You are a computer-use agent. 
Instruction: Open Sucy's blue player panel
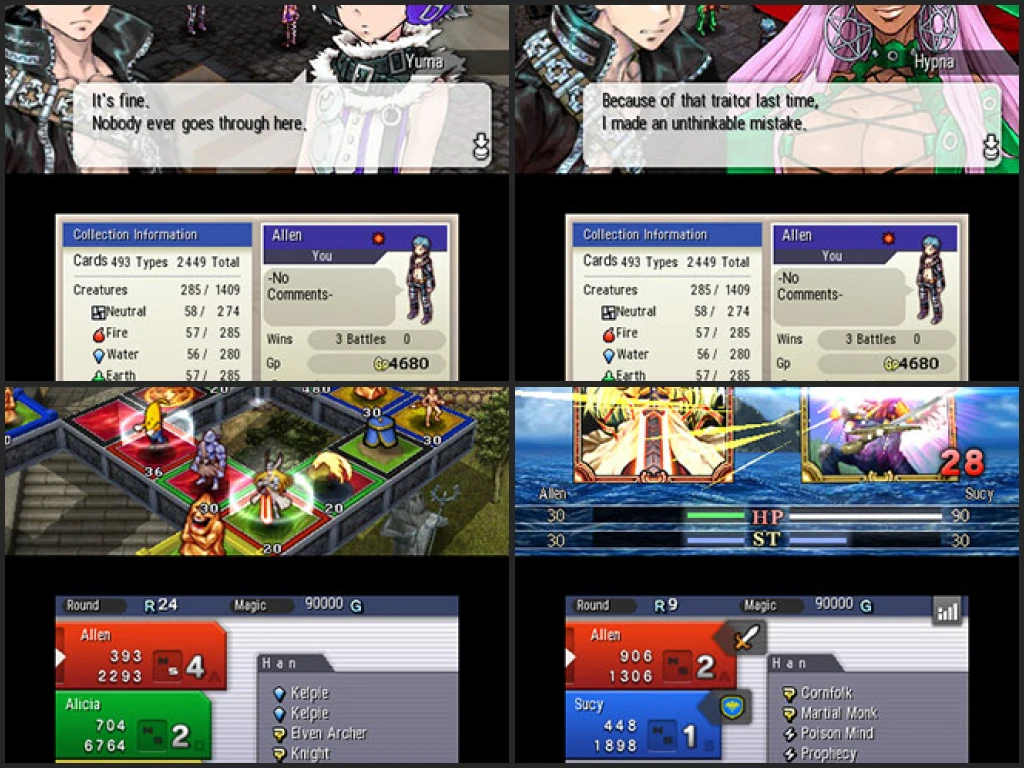640,724
